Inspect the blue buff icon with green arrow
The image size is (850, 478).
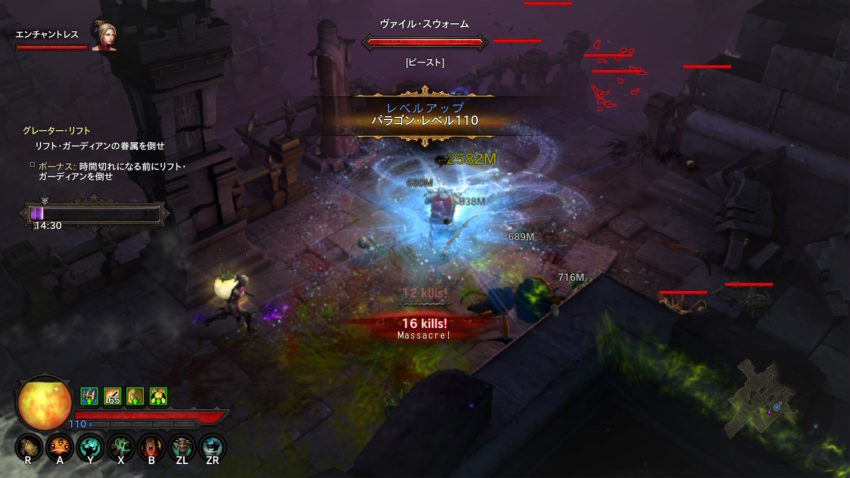[89, 396]
